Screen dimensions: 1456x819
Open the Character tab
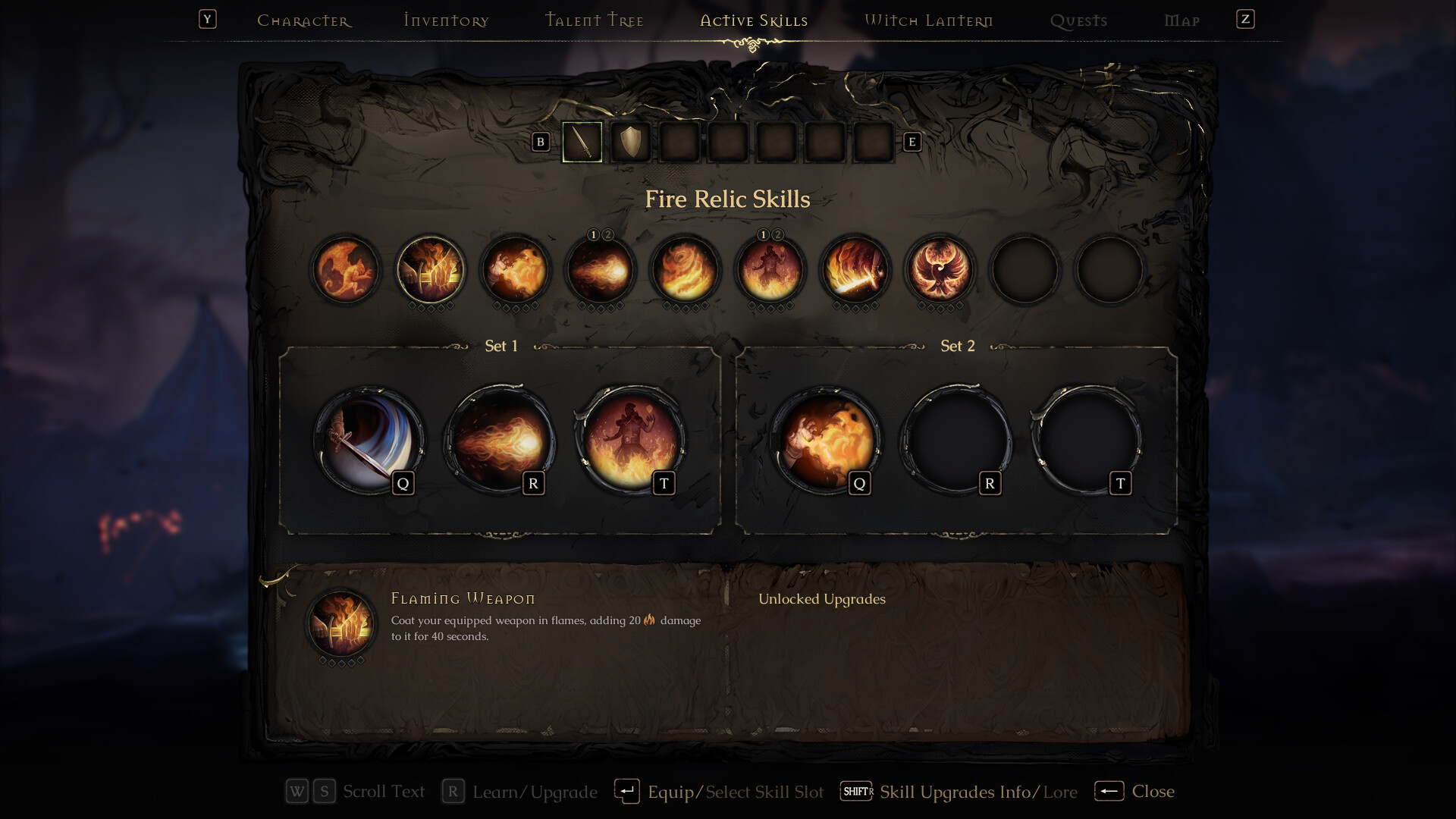[304, 20]
